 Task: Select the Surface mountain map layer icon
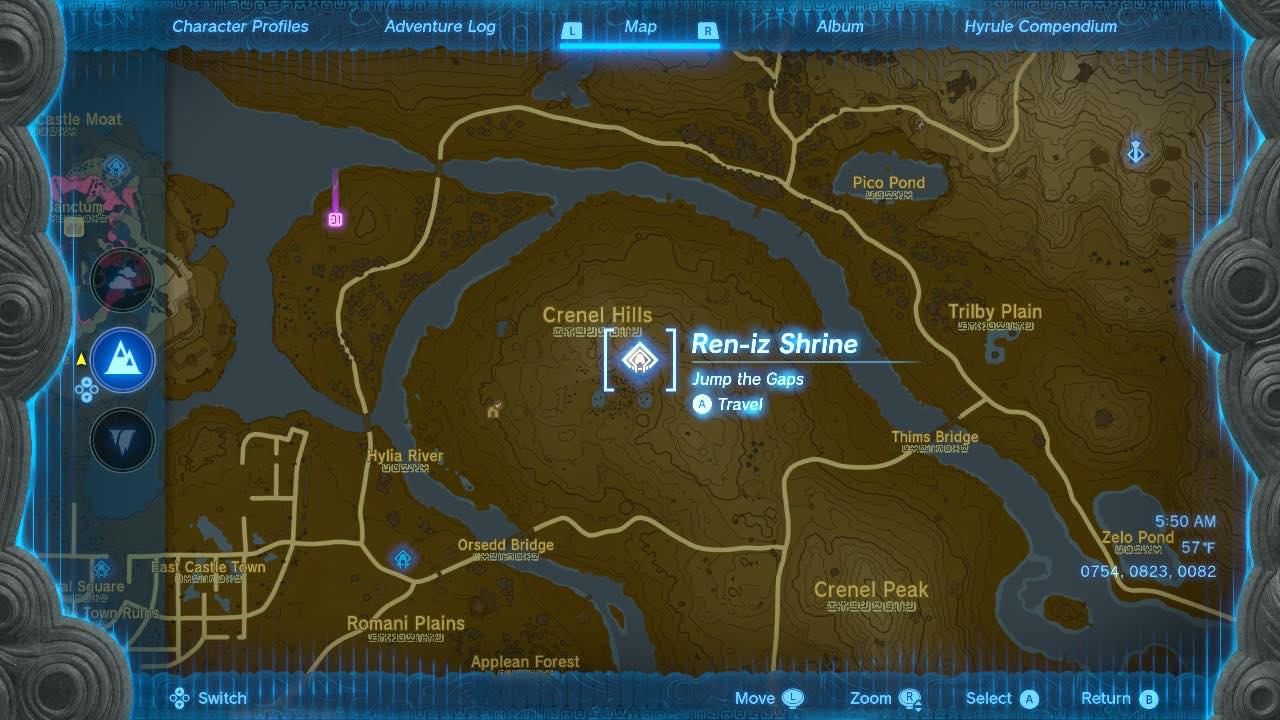click(122, 362)
